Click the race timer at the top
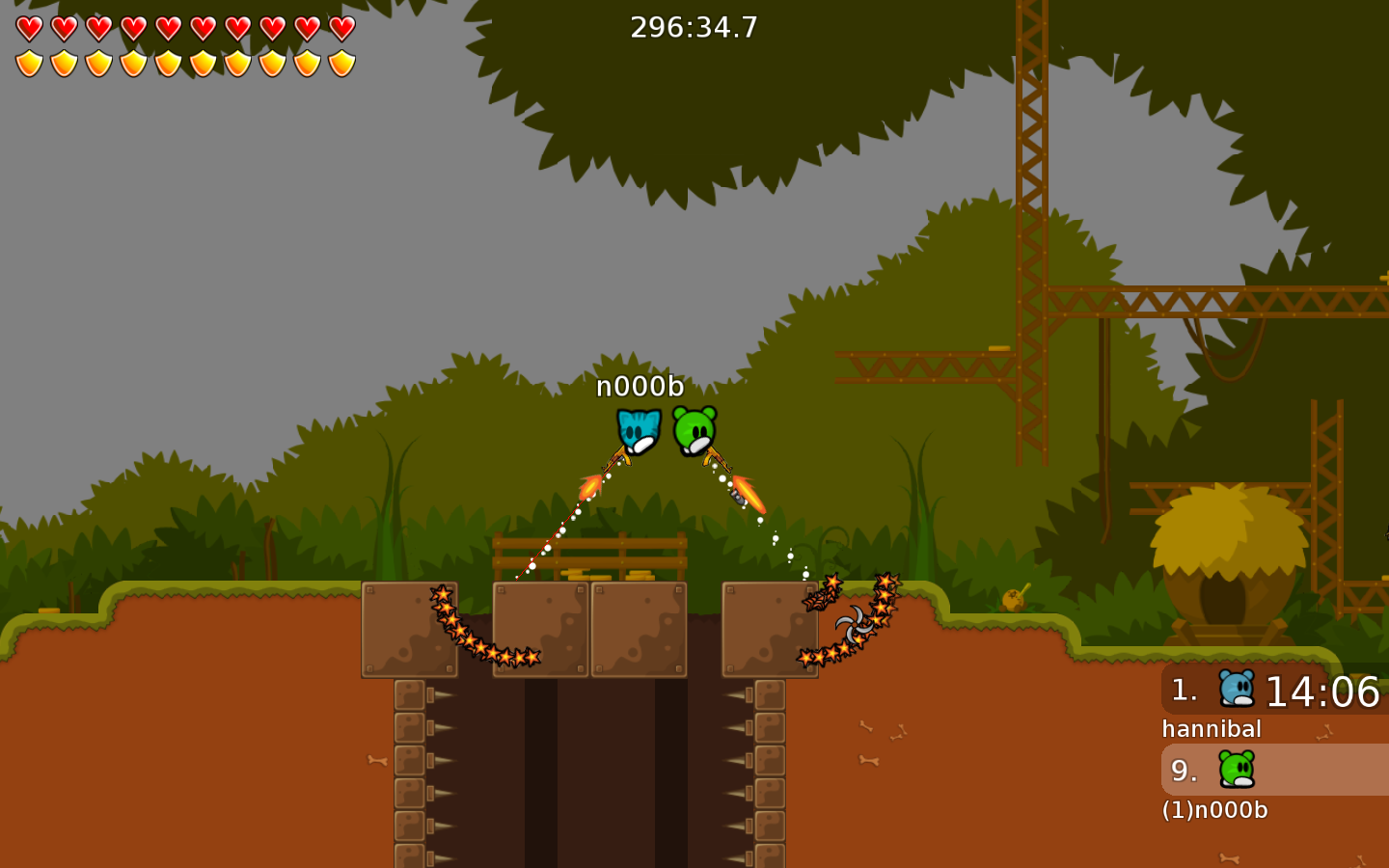The height and width of the screenshot is (868, 1389). pyautogui.click(x=693, y=27)
